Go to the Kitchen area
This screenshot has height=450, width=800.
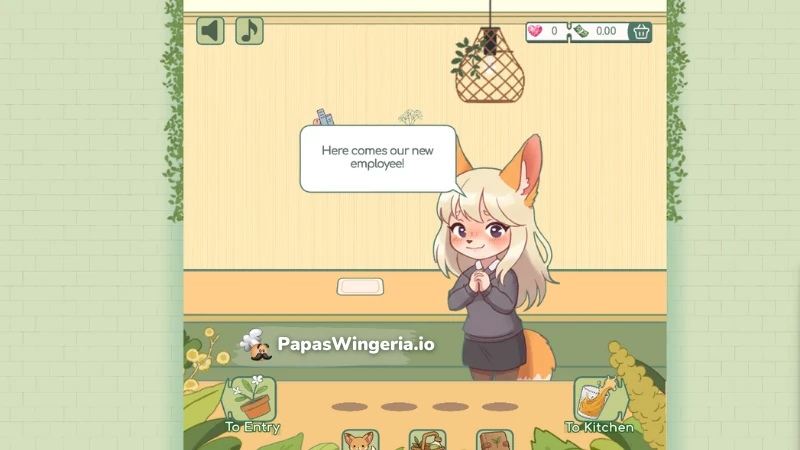click(599, 404)
